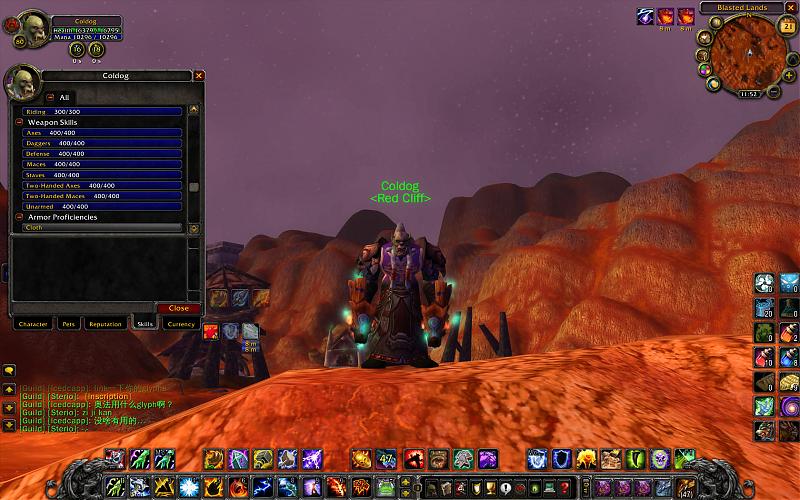Click the red Close button in skills panel

click(179, 308)
